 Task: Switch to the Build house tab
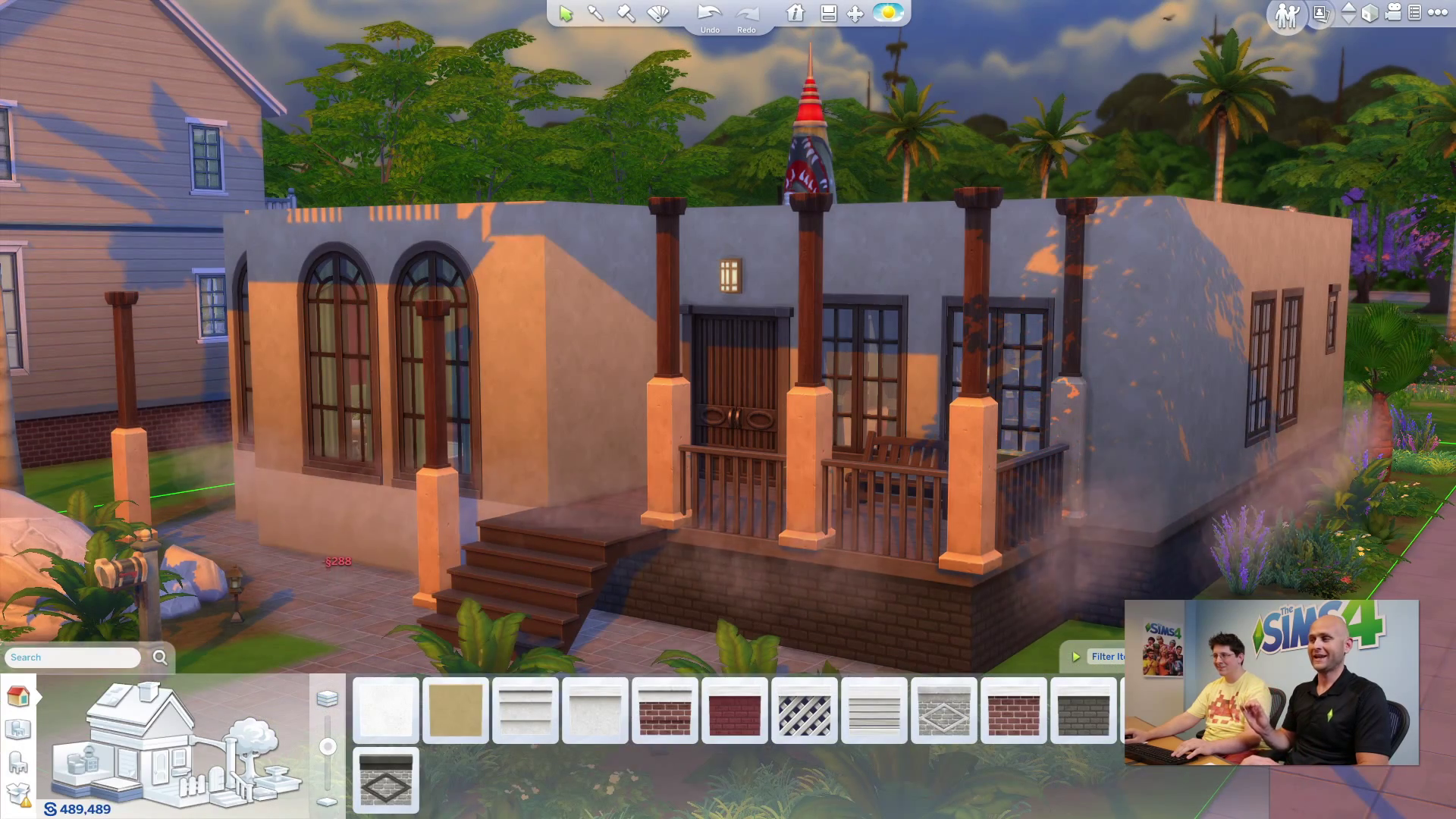pyautogui.click(x=18, y=696)
